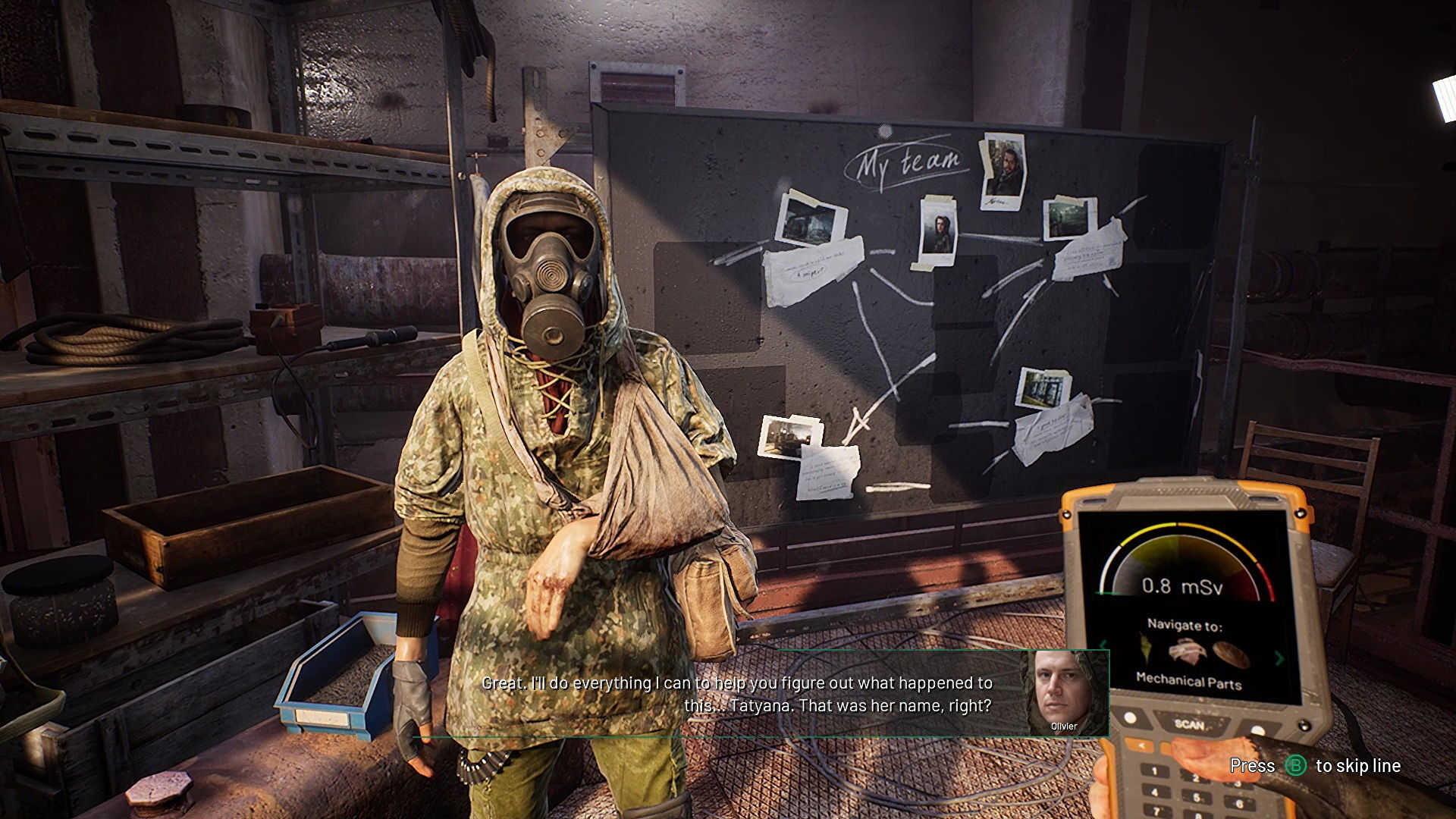
Task: Click the round button left of SCAN
Action: pyautogui.click(x=1130, y=718)
